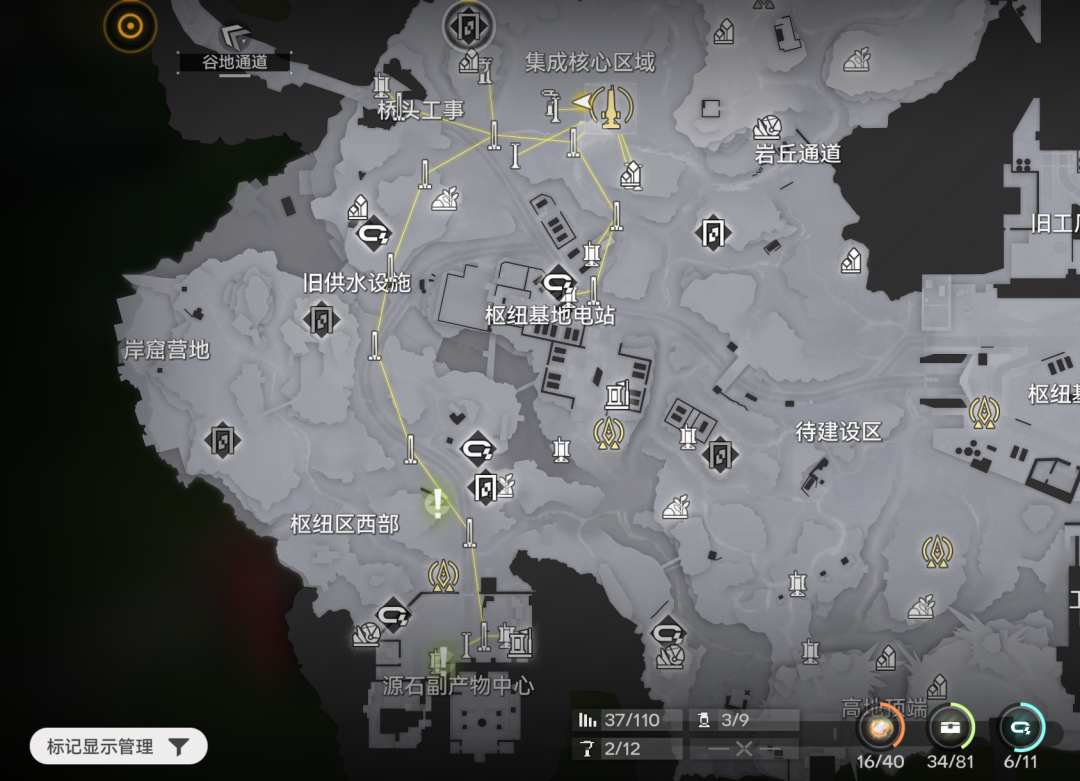Screen dimensions: 1080x781
Task: Click the golden core tower marker
Action: click(609, 105)
